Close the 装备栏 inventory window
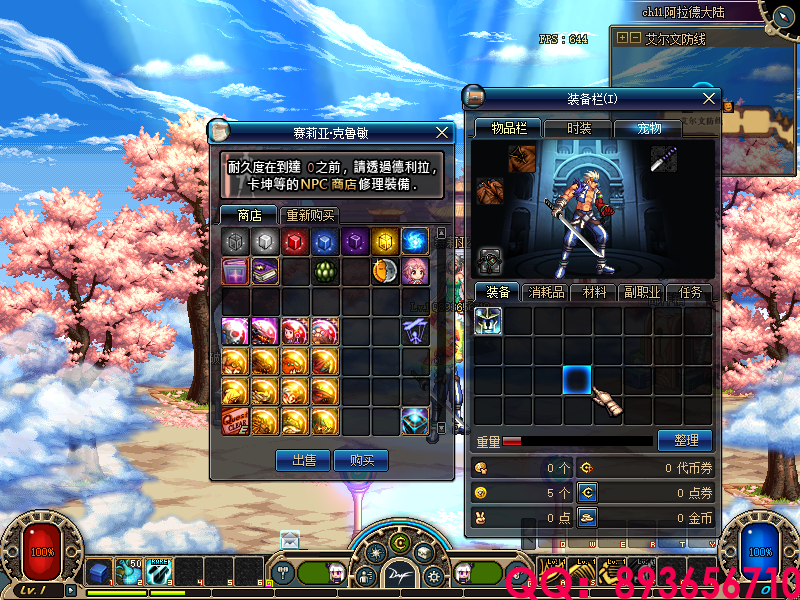 click(x=710, y=98)
